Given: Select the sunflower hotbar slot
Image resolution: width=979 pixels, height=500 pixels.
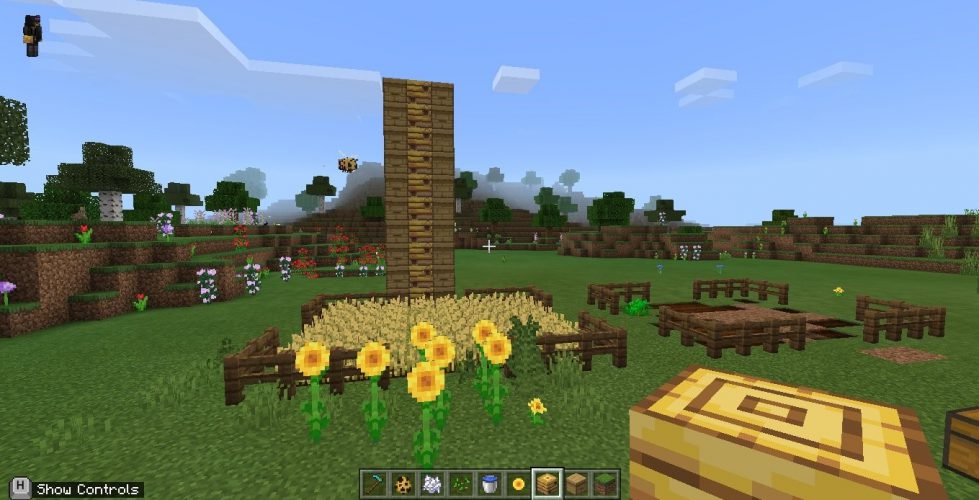Looking at the screenshot, I should 518,484.
